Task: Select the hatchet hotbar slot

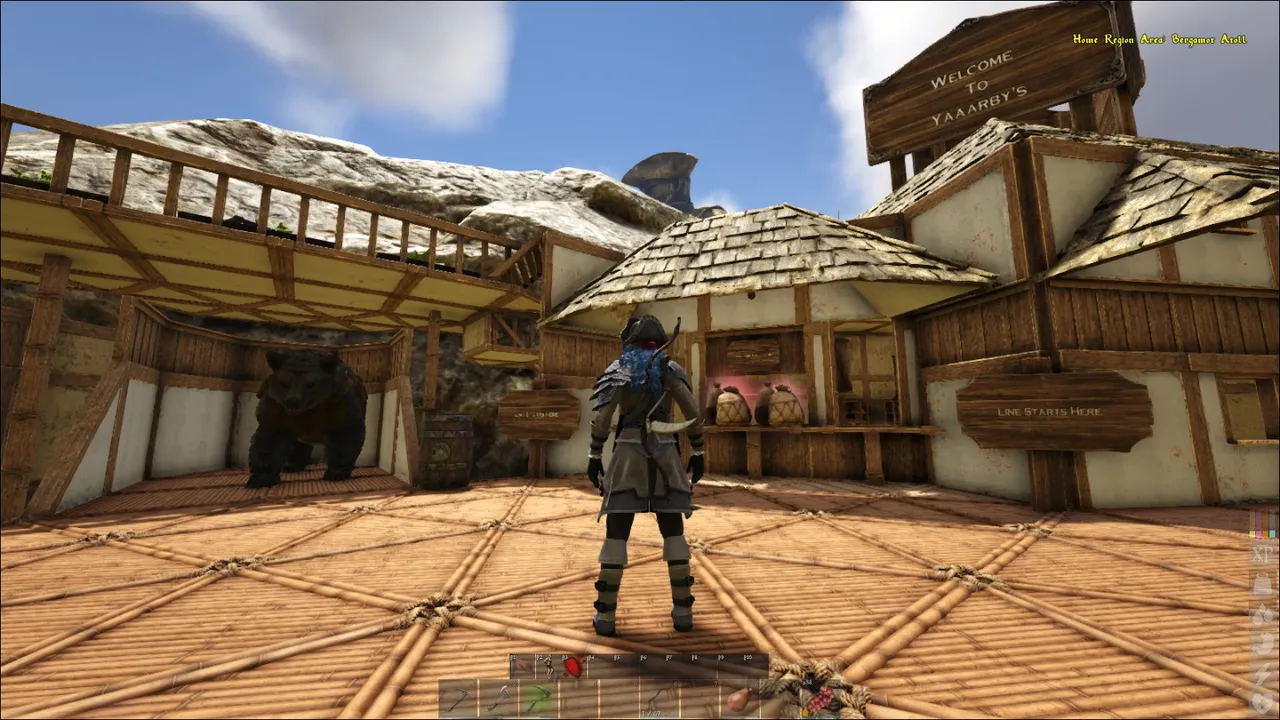Action: [499, 699]
